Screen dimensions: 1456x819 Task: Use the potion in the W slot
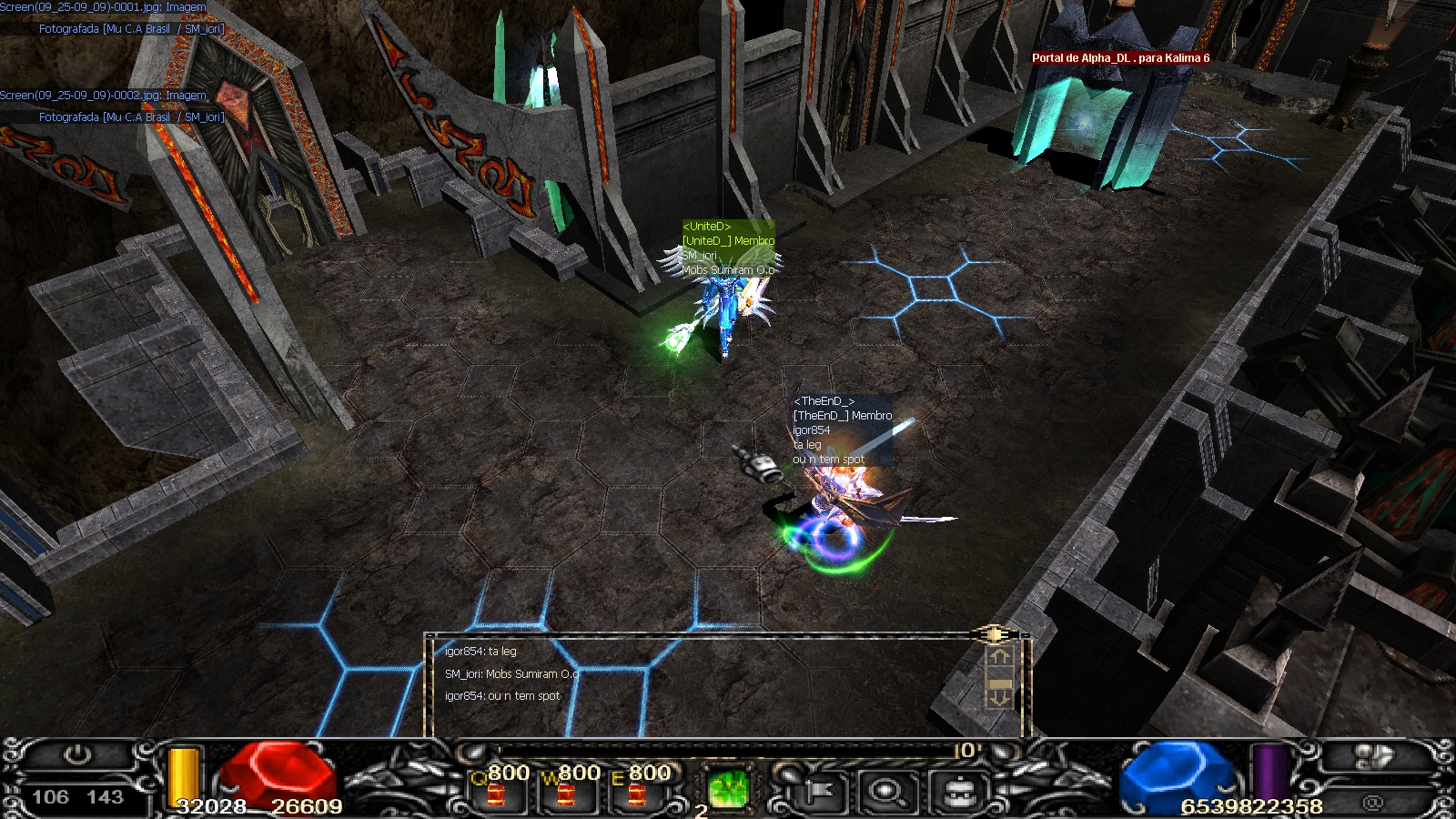tap(566, 794)
